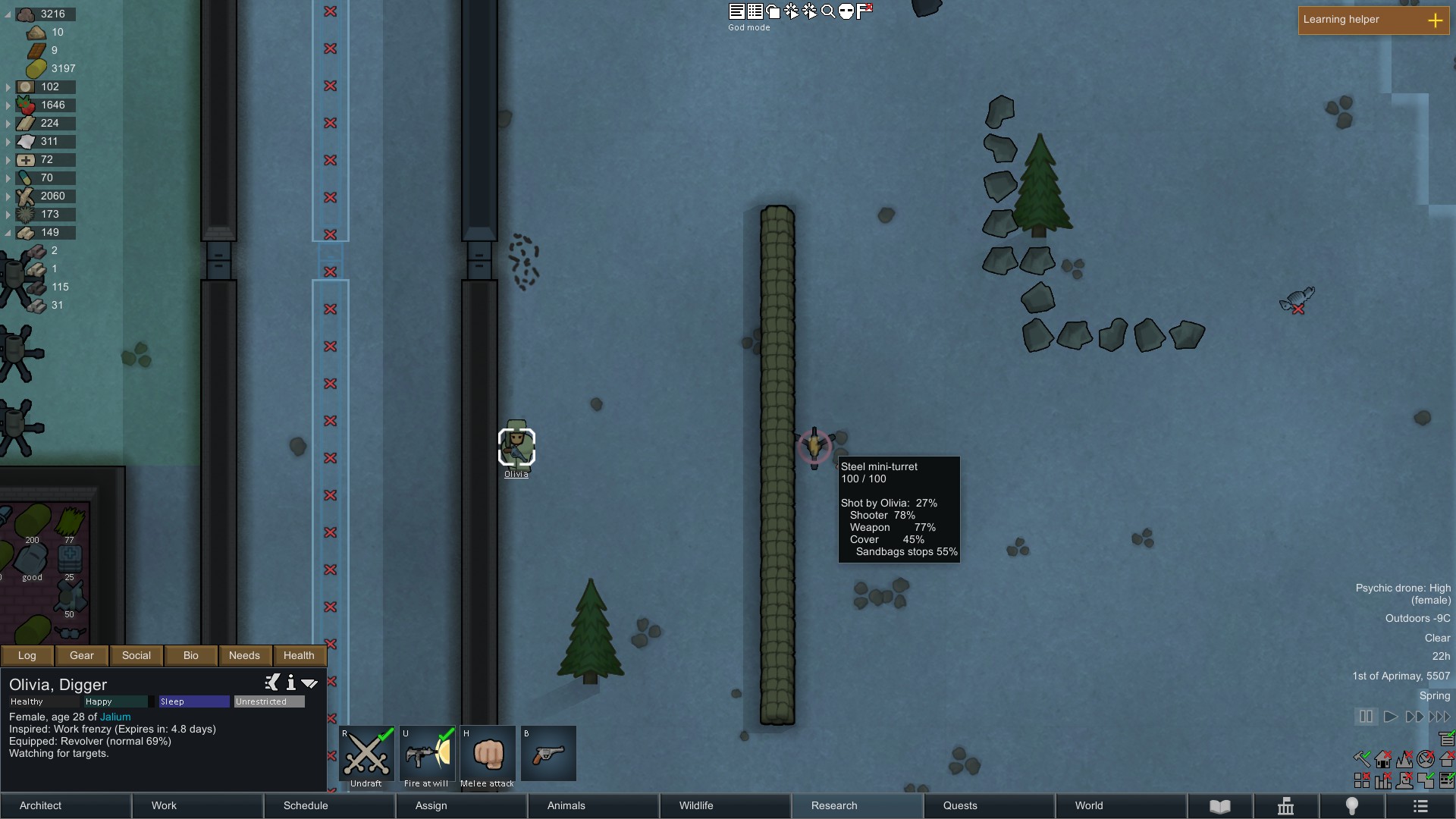This screenshot has width=1456, height=819.
Task: Open the World map
Action: pos(1122,805)
